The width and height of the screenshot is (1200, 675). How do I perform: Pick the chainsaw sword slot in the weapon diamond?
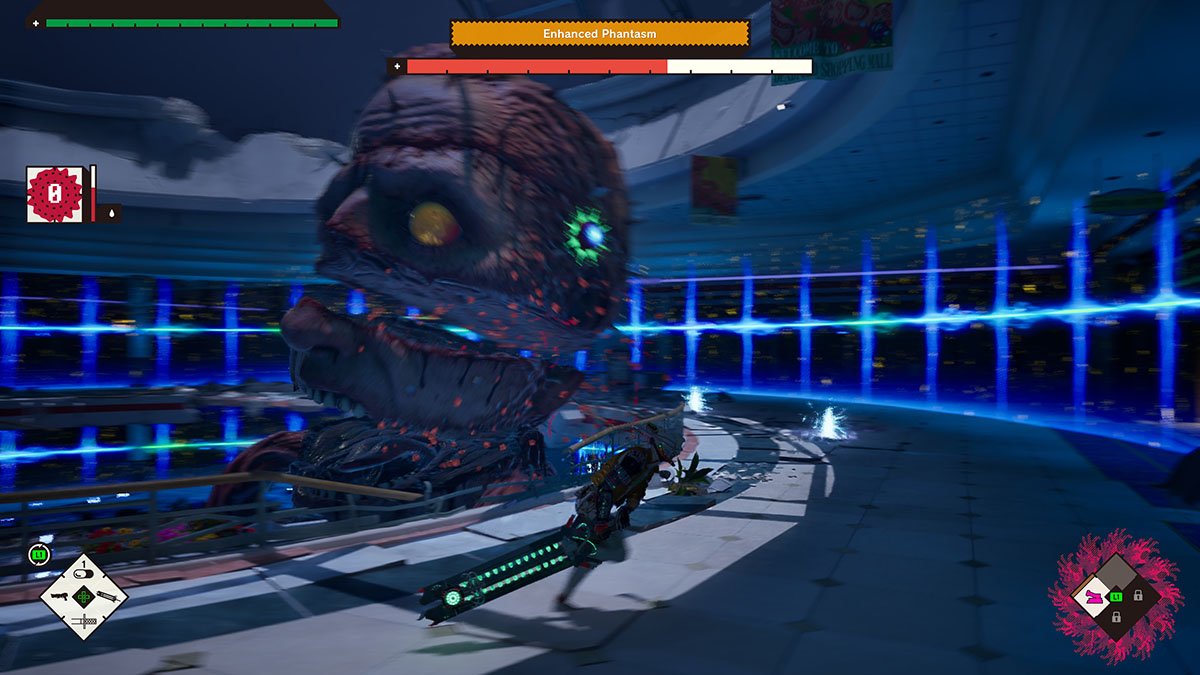(84, 620)
